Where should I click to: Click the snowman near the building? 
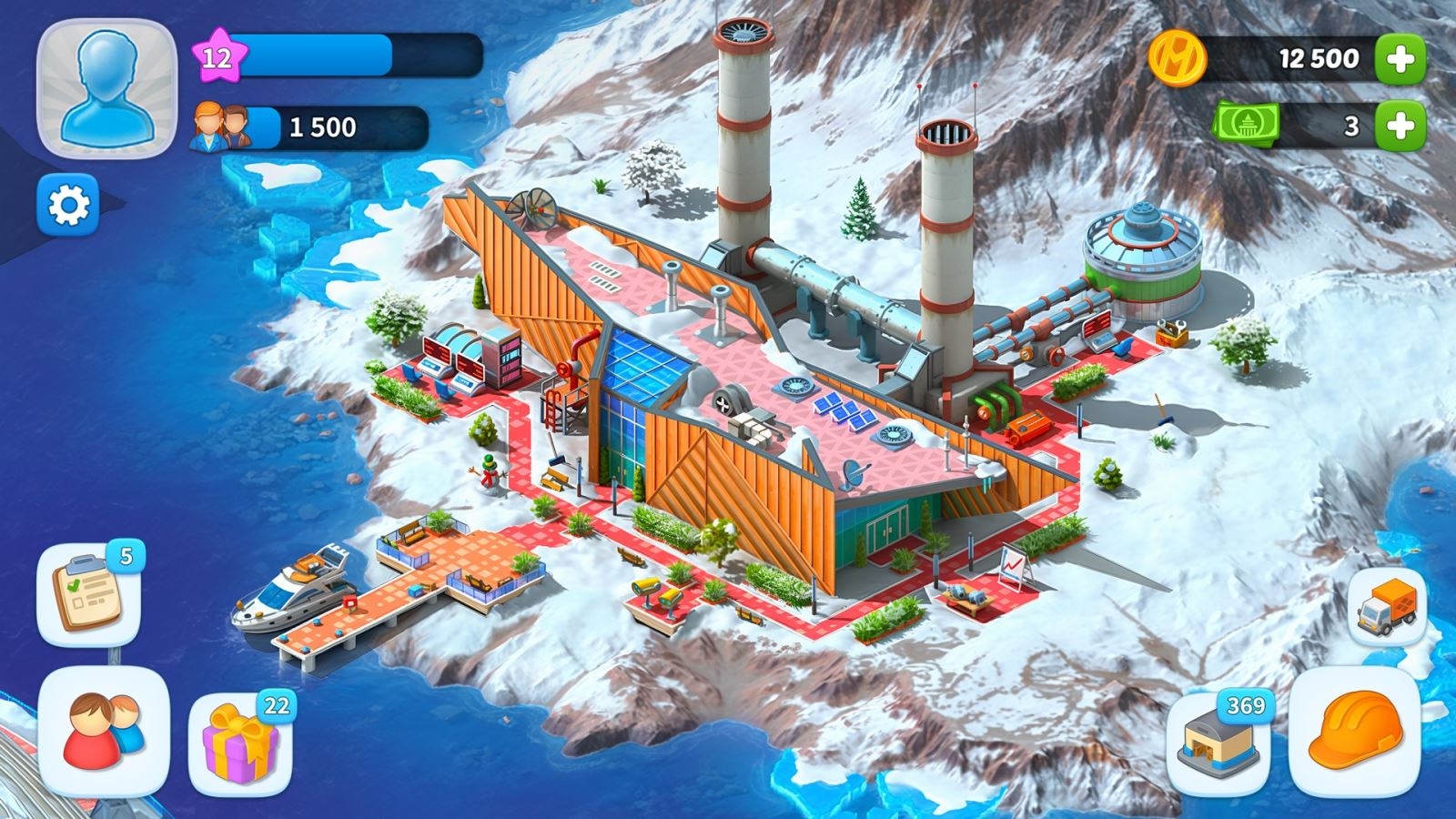[488, 471]
